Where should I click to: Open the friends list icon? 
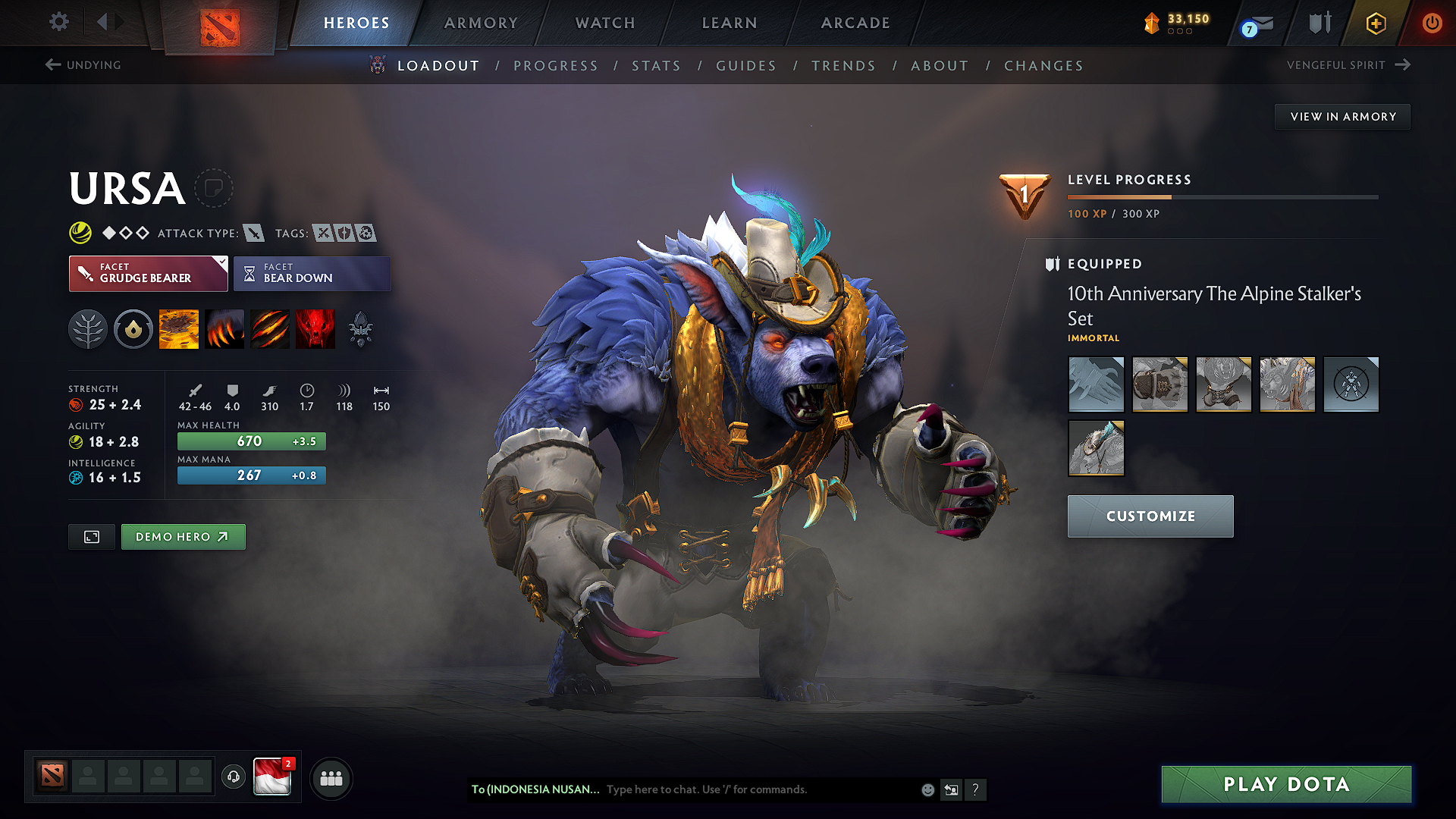tap(331, 778)
